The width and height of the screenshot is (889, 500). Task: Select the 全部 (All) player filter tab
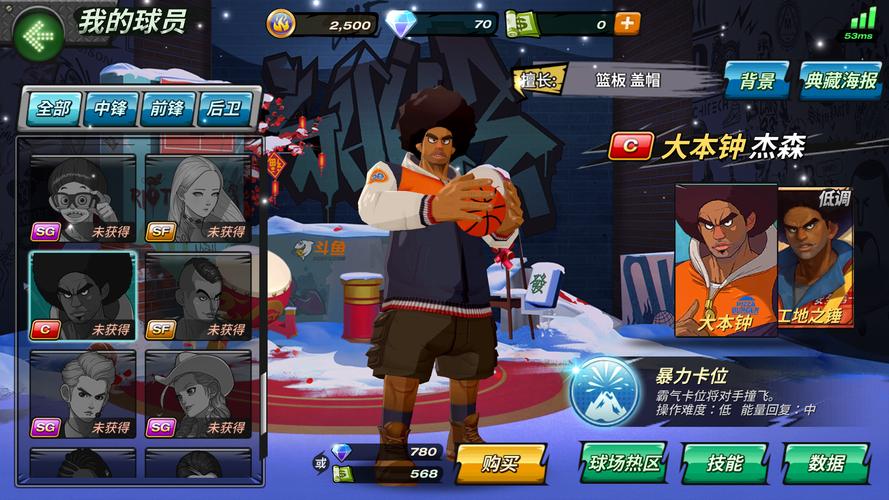pyautogui.click(x=53, y=109)
